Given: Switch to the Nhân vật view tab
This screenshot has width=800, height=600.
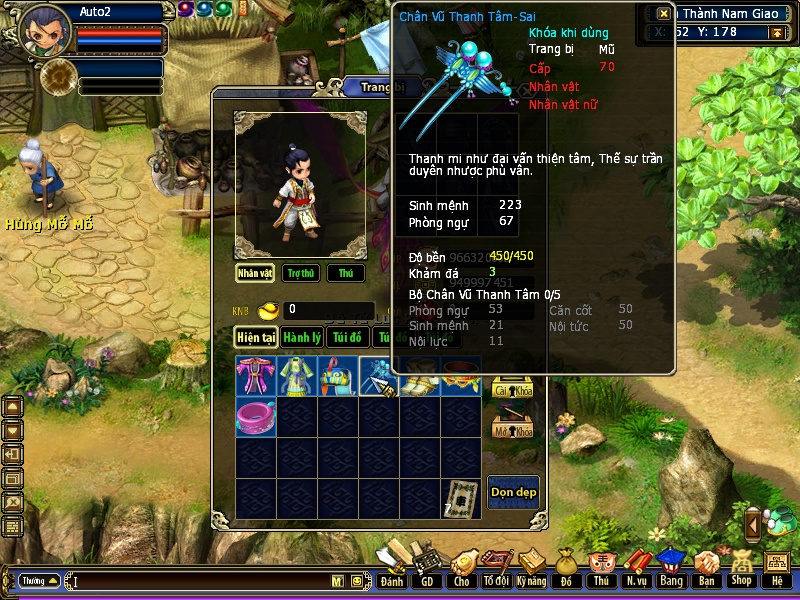Looking at the screenshot, I should point(255,273).
